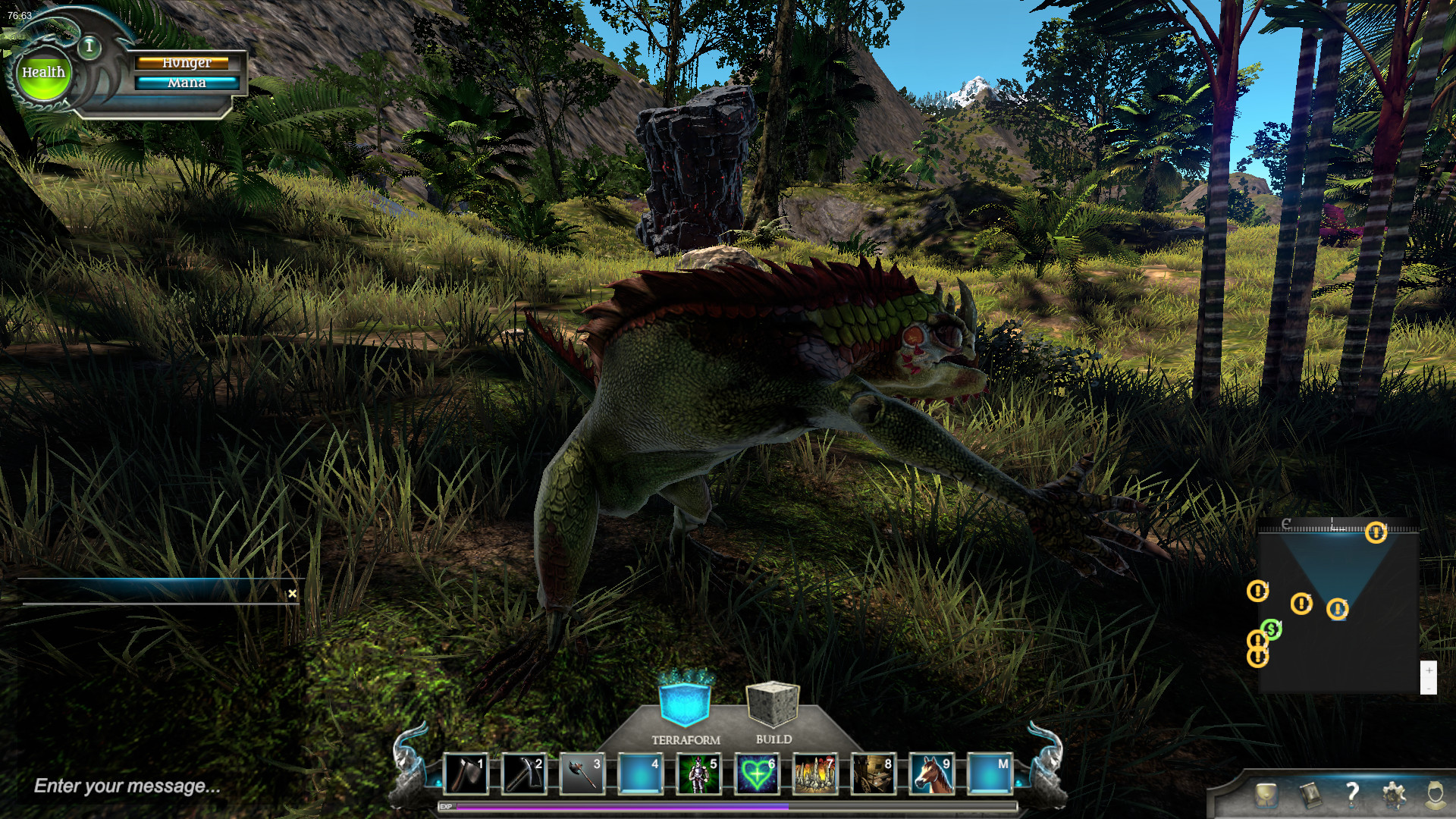Zoom out on the minimap with minus button
Screen dimensions: 1456x819
[x=1429, y=689]
